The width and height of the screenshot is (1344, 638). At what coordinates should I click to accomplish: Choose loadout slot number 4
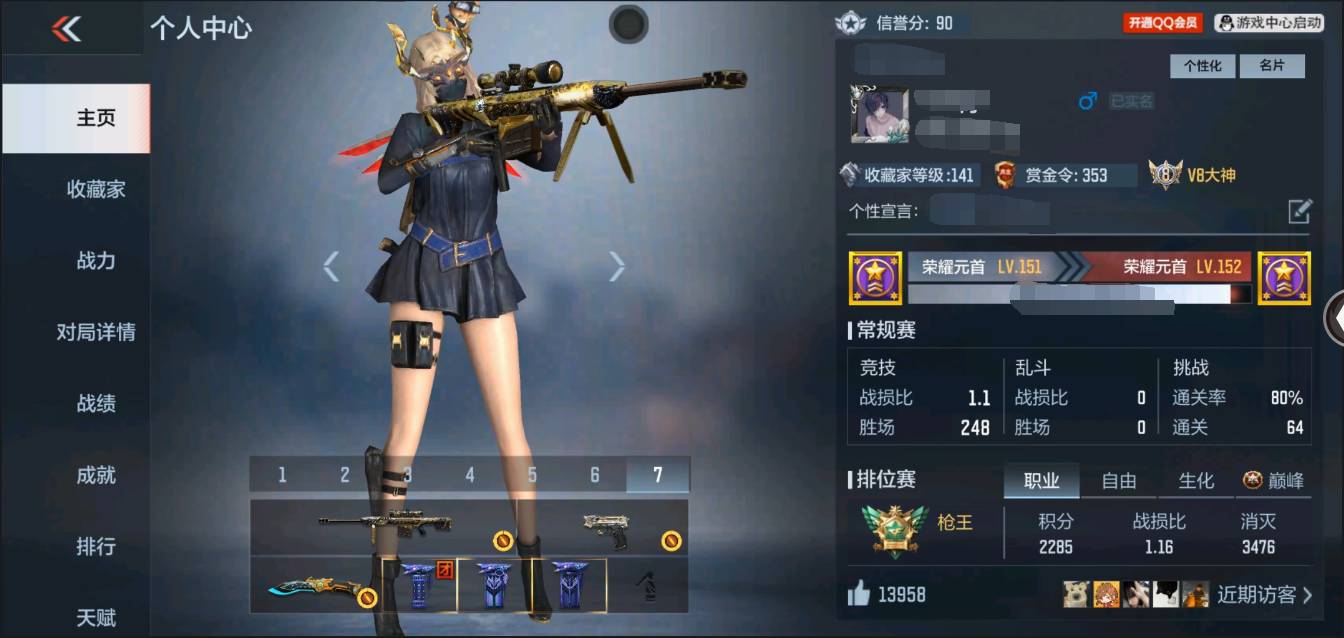click(470, 475)
